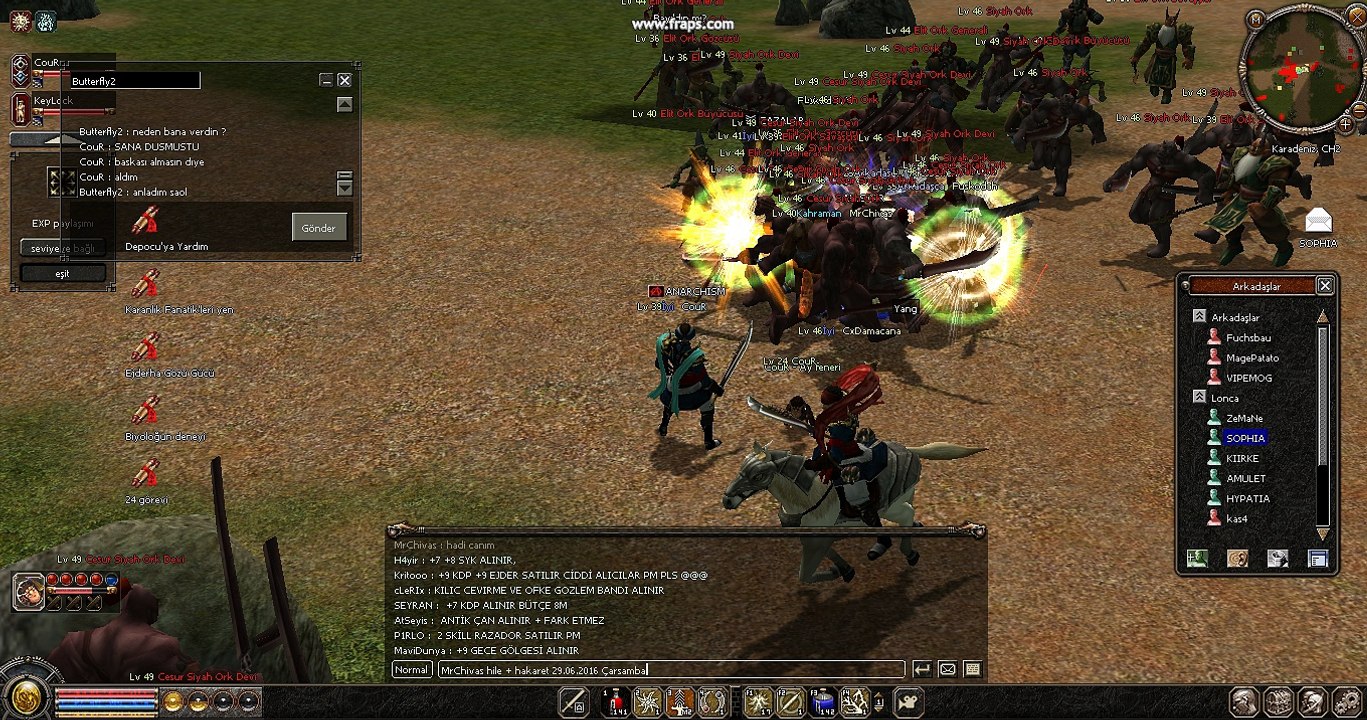
Task: Select guild member ZeMaNe
Action: click(x=1244, y=418)
